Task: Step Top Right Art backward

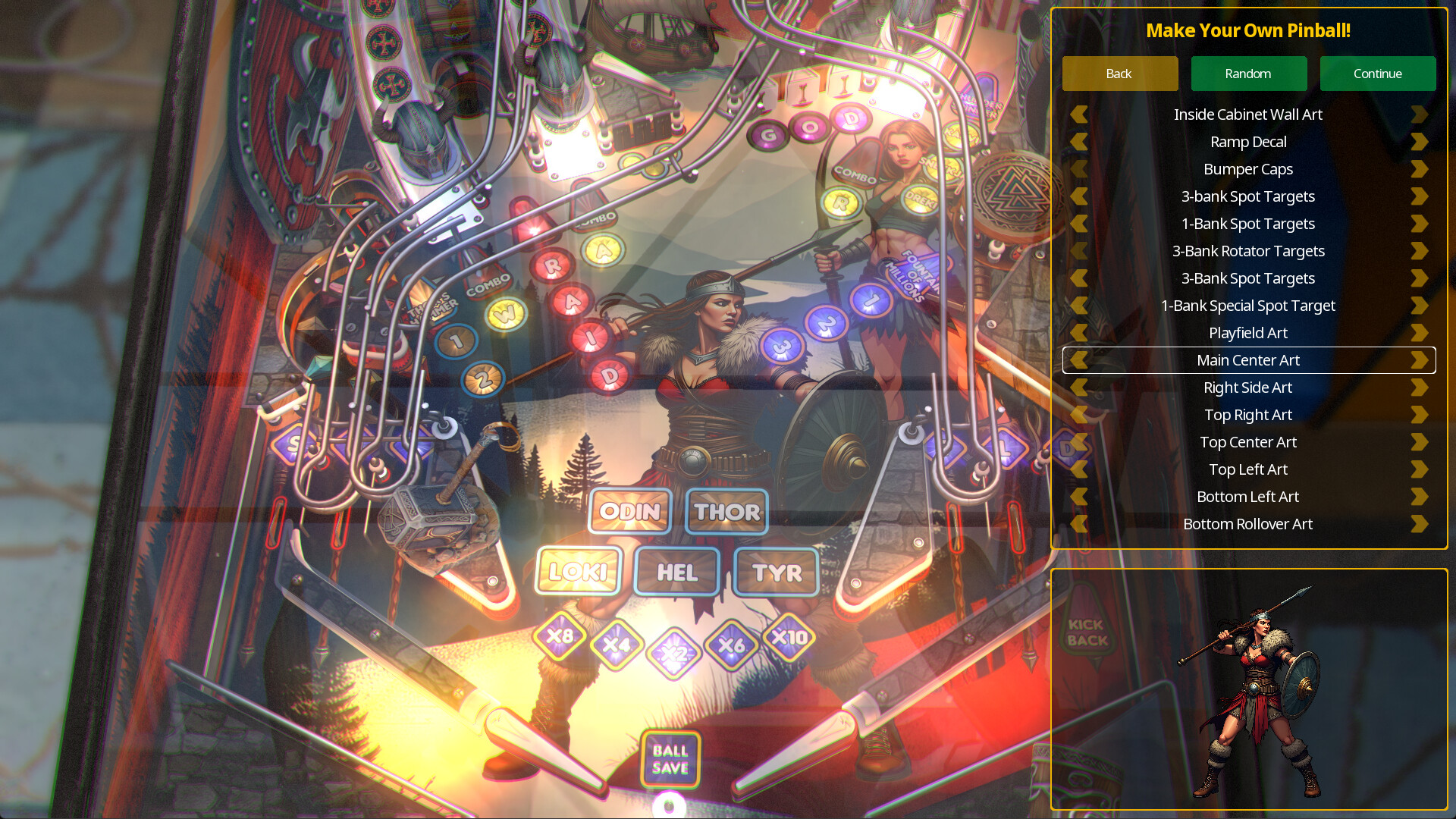Action: 1078,415
